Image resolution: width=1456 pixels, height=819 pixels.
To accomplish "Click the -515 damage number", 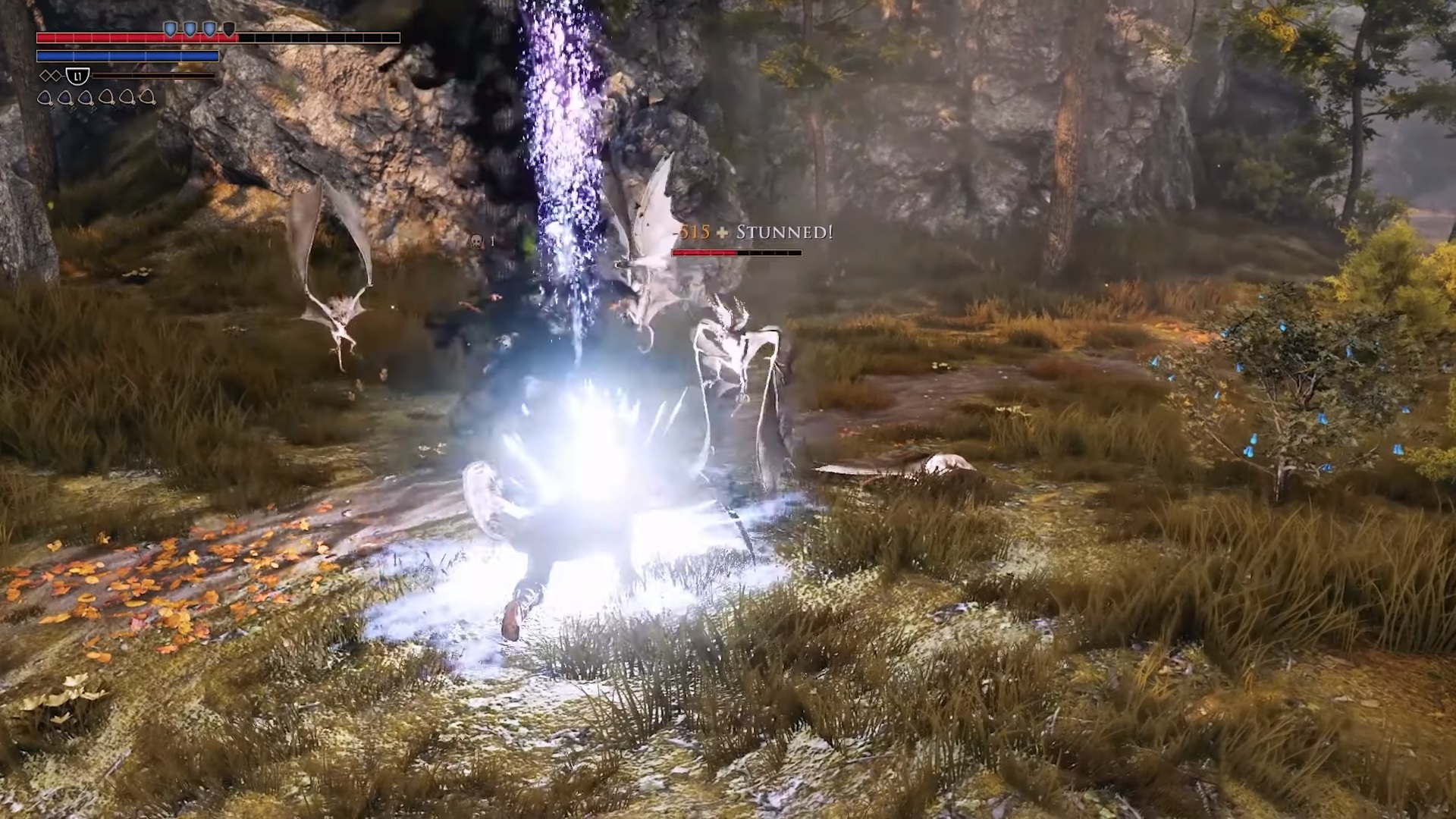I will click(x=692, y=231).
